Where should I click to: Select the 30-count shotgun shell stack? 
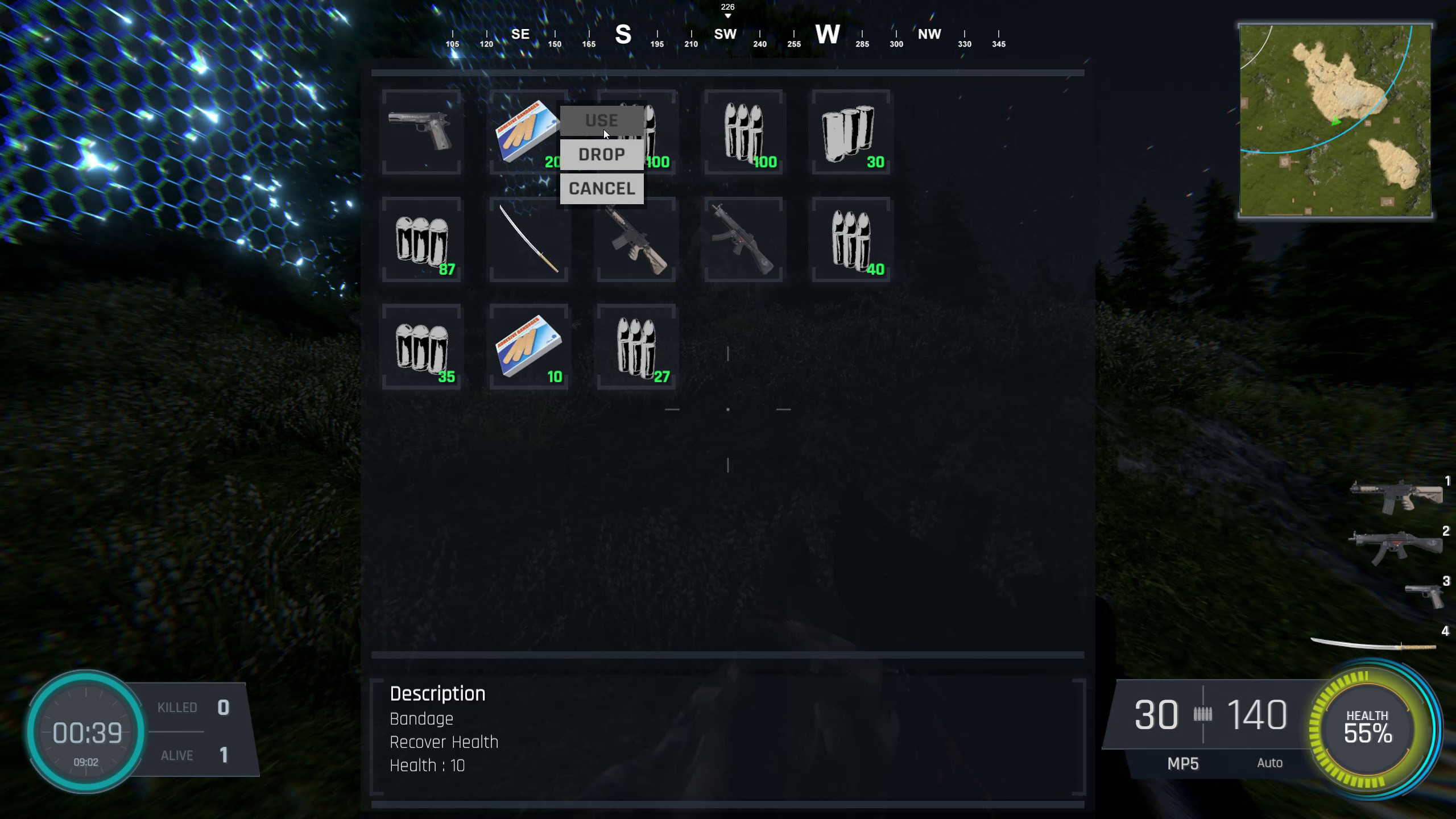coord(850,132)
